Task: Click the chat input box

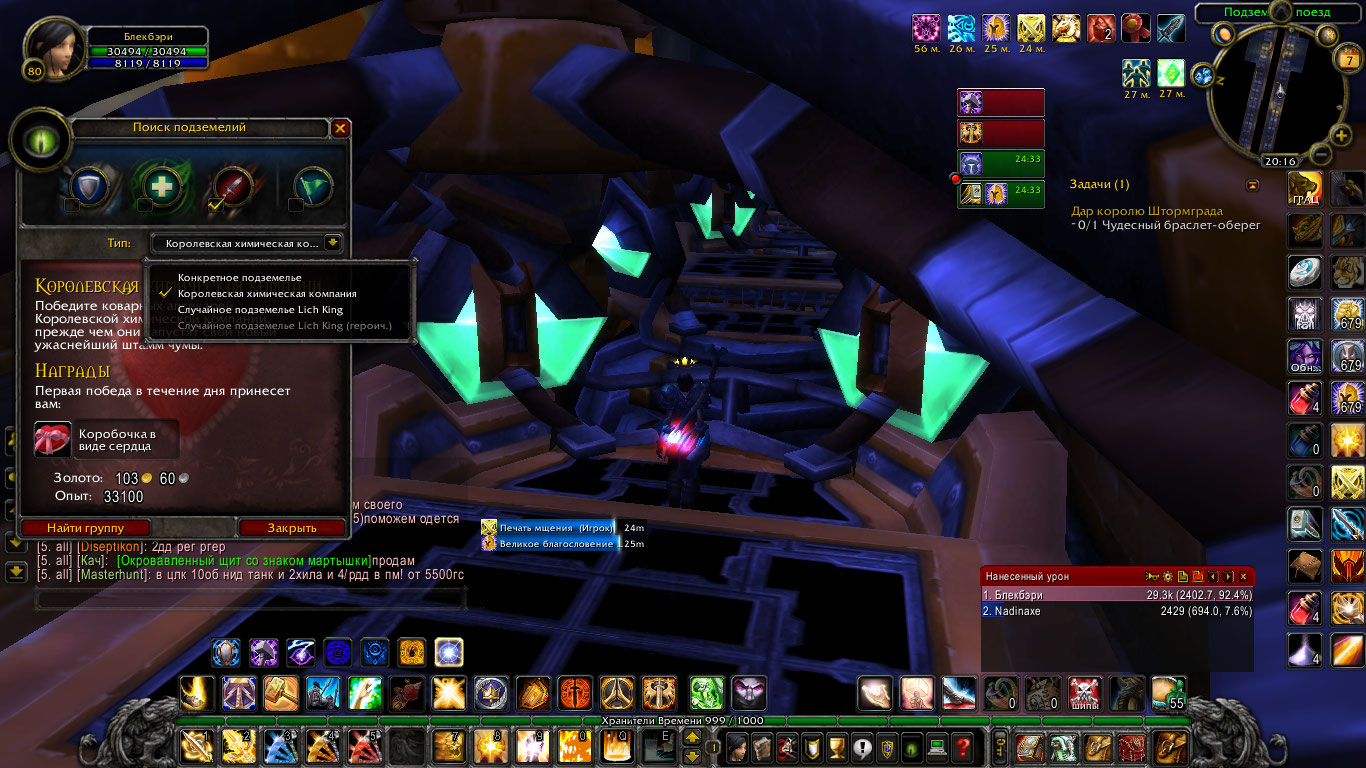Action: click(x=250, y=599)
